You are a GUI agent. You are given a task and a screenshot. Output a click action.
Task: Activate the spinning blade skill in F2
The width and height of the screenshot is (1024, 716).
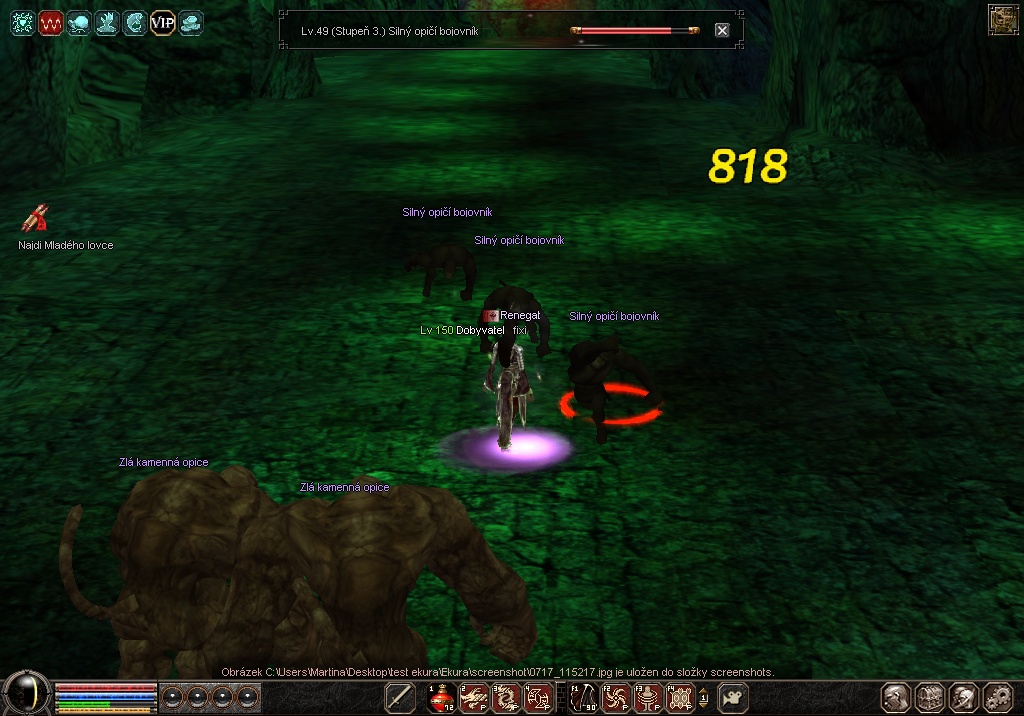pyautogui.click(x=615, y=698)
